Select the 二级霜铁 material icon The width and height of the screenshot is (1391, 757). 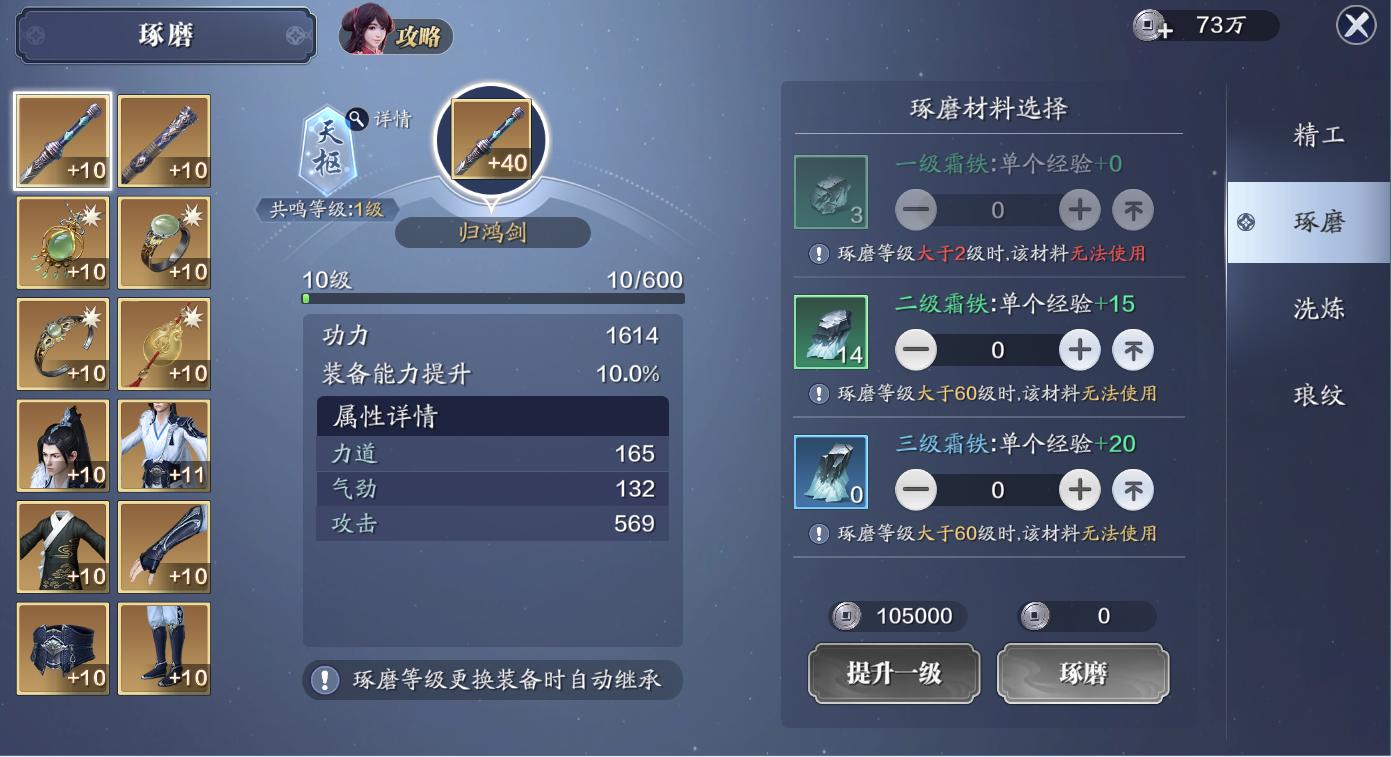[831, 331]
